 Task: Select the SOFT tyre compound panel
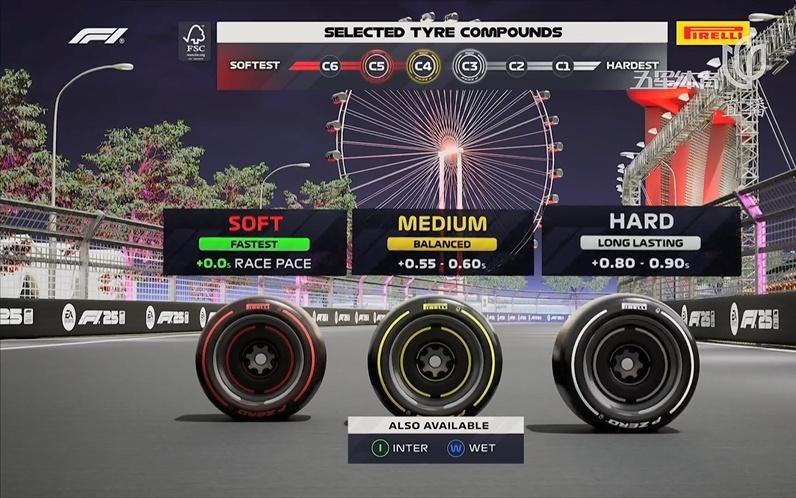[x=255, y=242]
